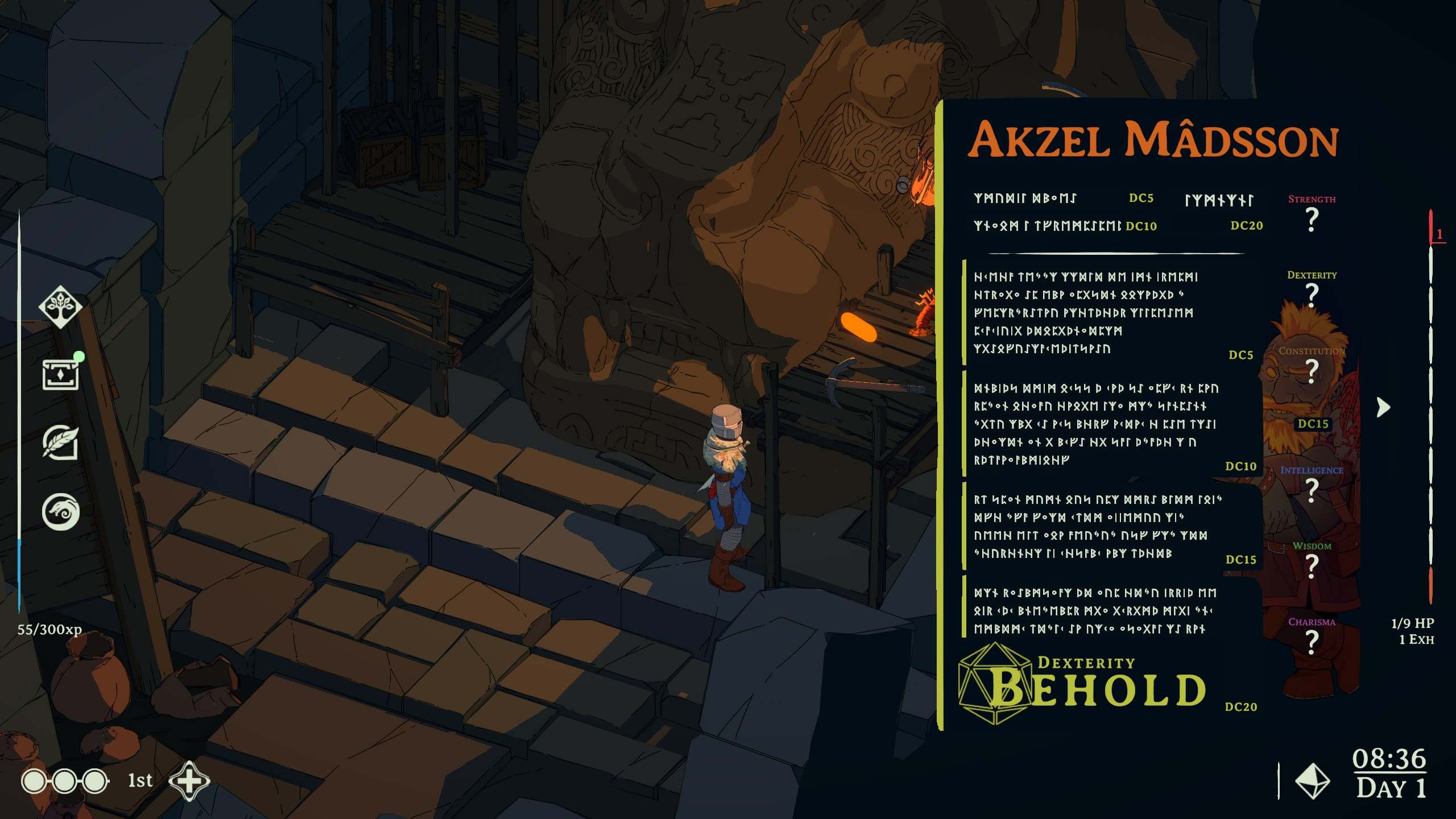Open the feather quill journal icon
1456x819 pixels.
coord(60,442)
